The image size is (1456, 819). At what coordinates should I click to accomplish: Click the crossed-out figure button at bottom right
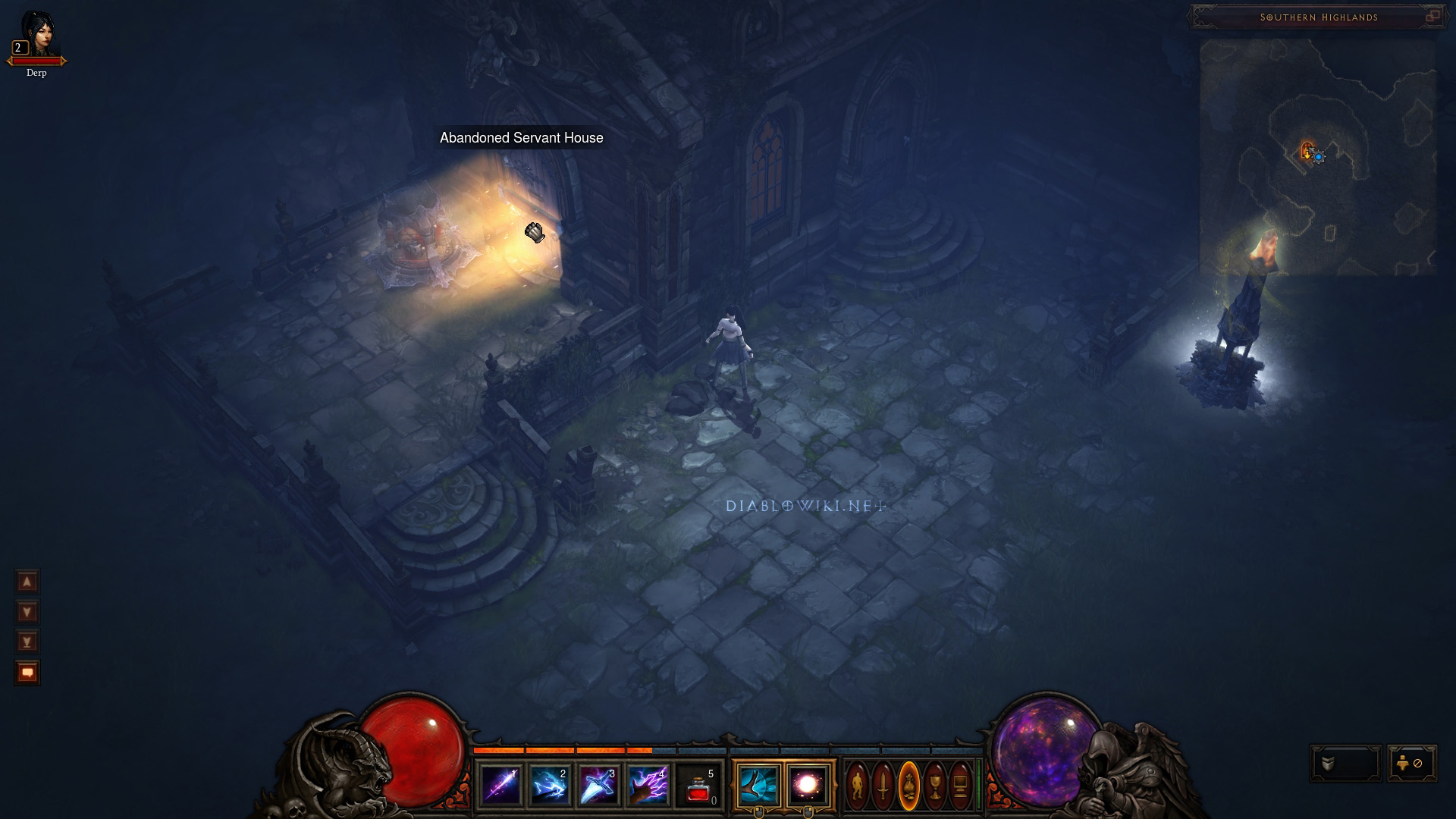point(1411,764)
